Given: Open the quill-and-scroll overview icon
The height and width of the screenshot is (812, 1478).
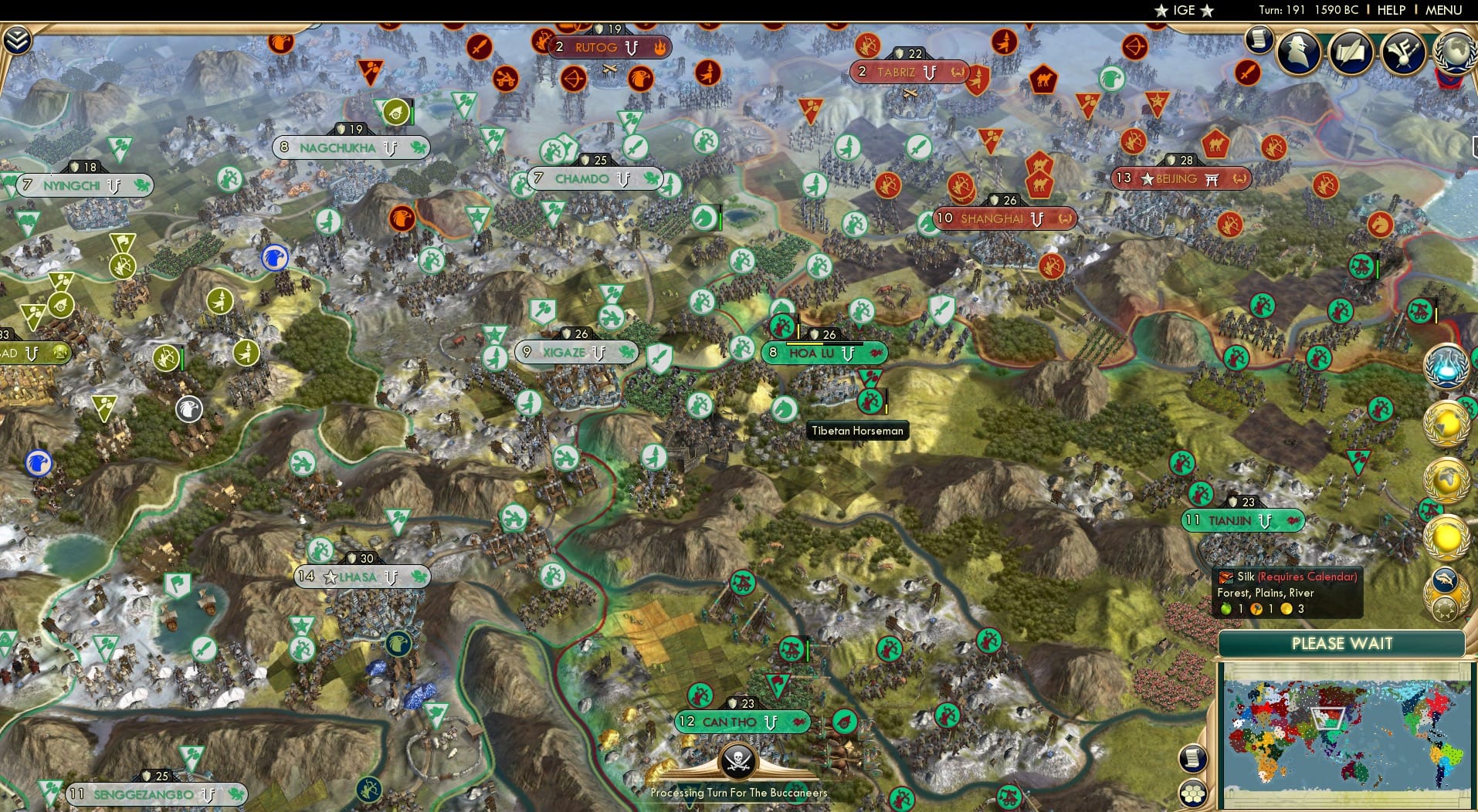Looking at the screenshot, I should click(x=1350, y=52).
